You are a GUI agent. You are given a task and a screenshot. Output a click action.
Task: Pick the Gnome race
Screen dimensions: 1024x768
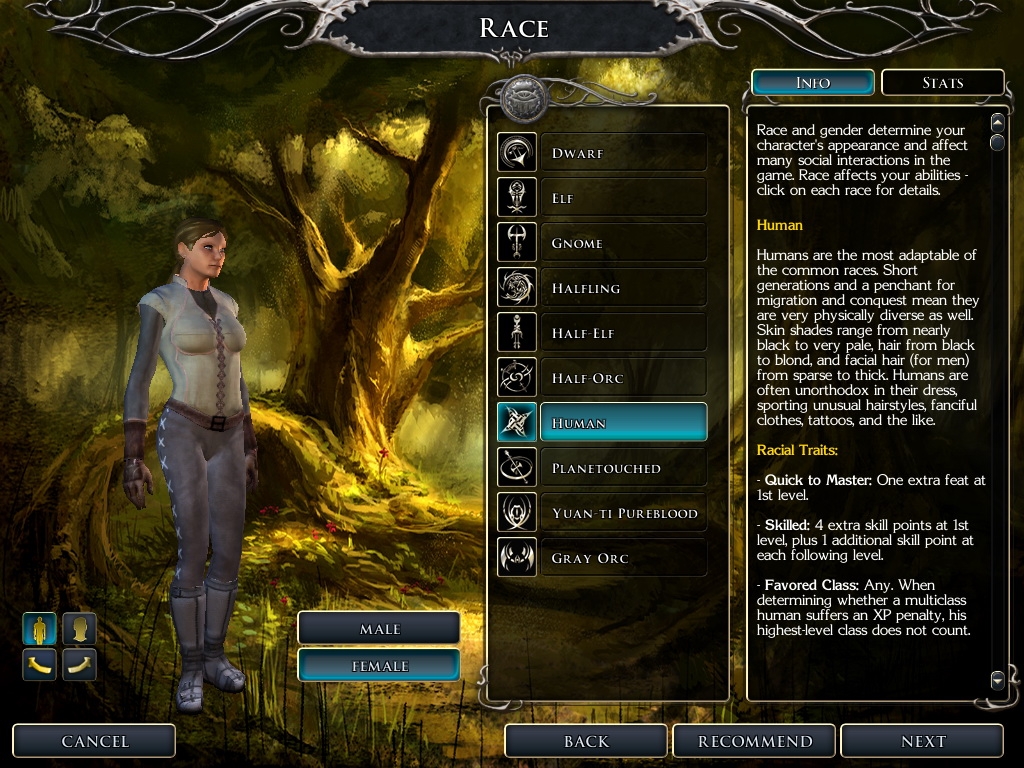pos(622,243)
